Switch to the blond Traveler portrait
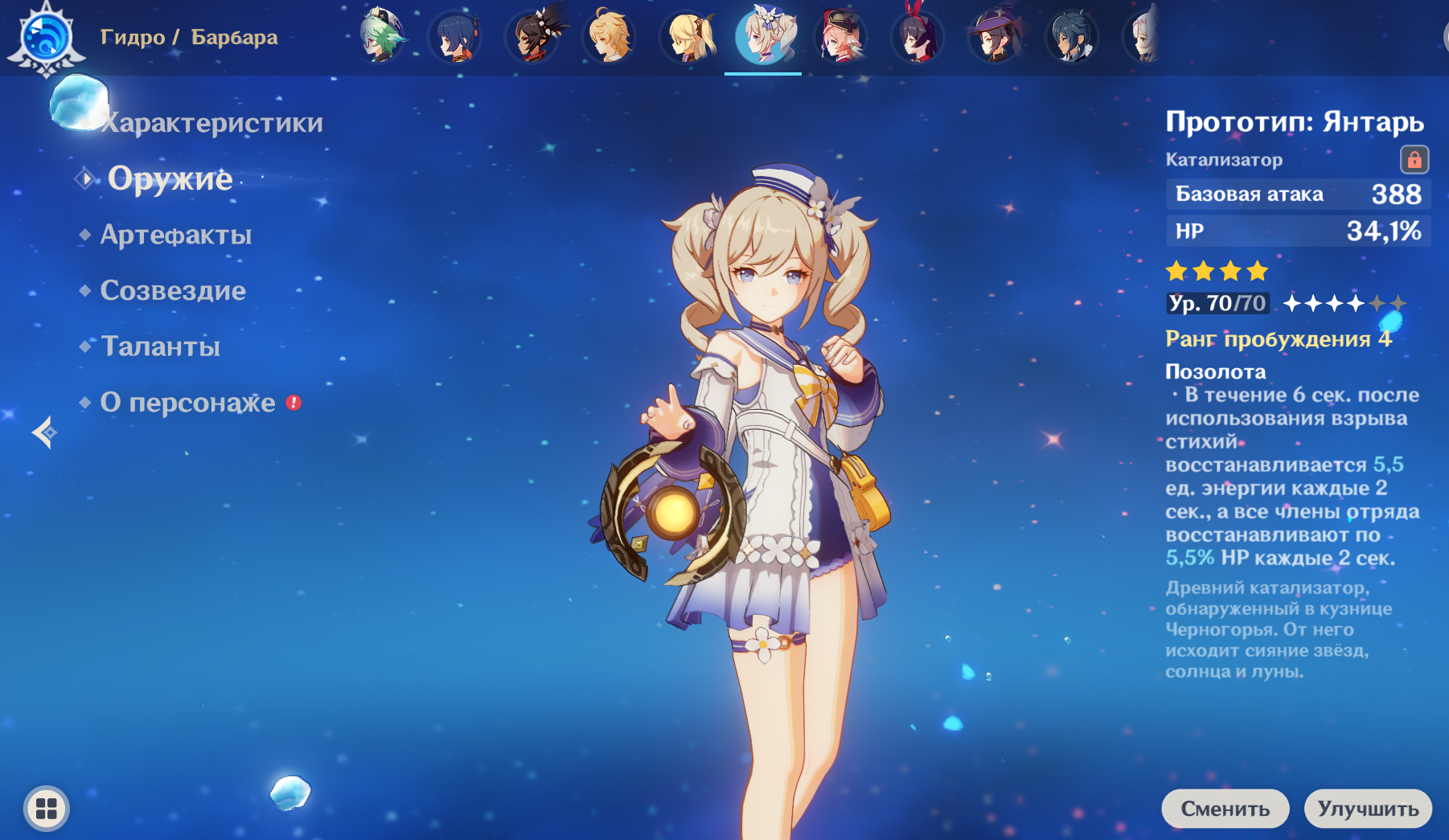The height and width of the screenshot is (840, 1449). [x=610, y=36]
